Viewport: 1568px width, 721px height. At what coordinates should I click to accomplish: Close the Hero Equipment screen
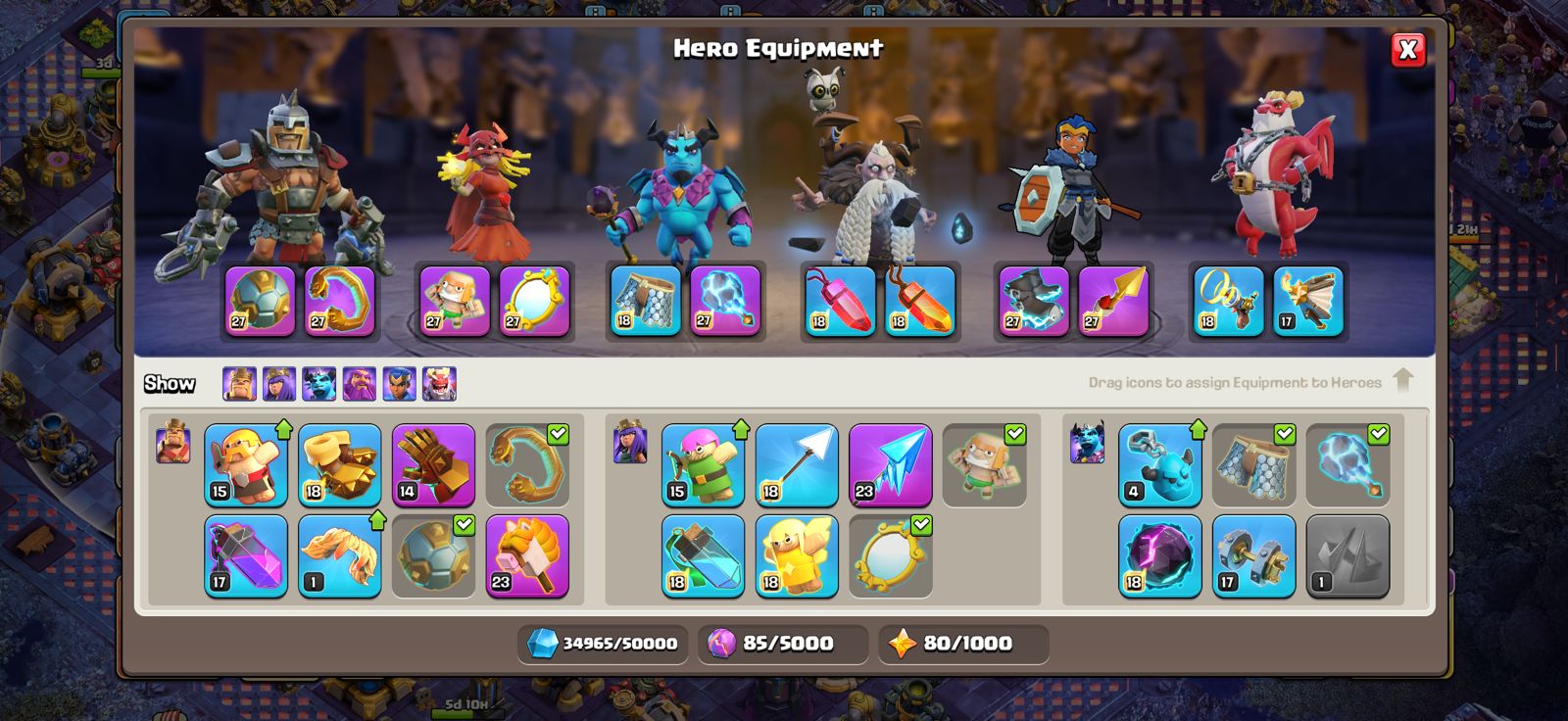1408,52
